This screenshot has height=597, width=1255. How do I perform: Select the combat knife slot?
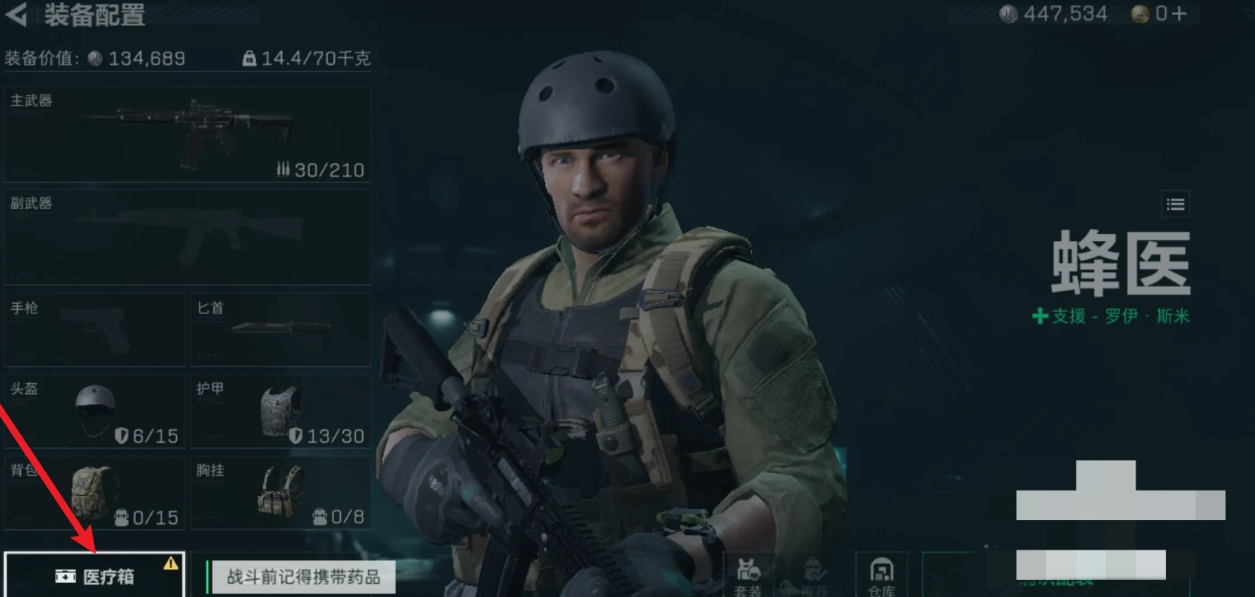280,329
